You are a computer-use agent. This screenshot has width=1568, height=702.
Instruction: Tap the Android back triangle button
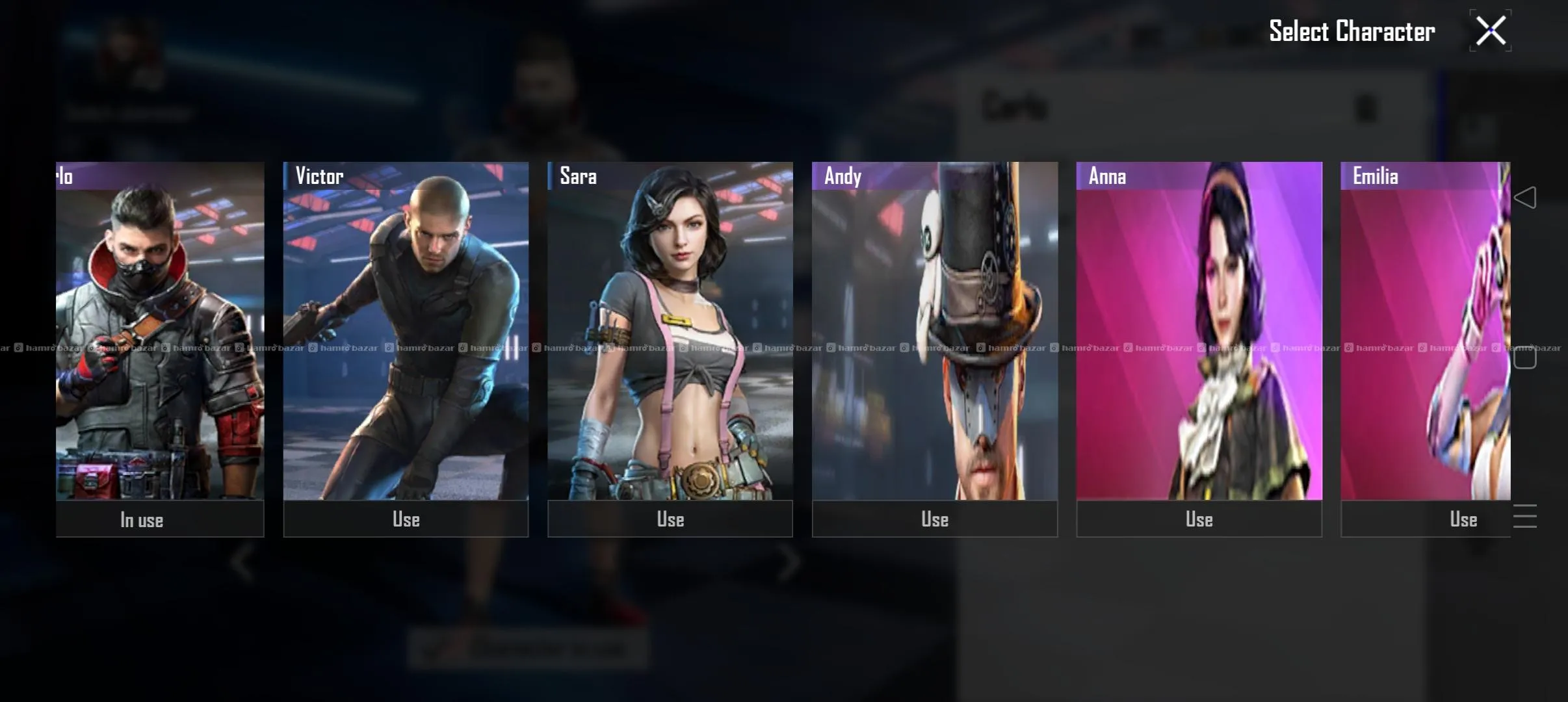pos(1525,198)
